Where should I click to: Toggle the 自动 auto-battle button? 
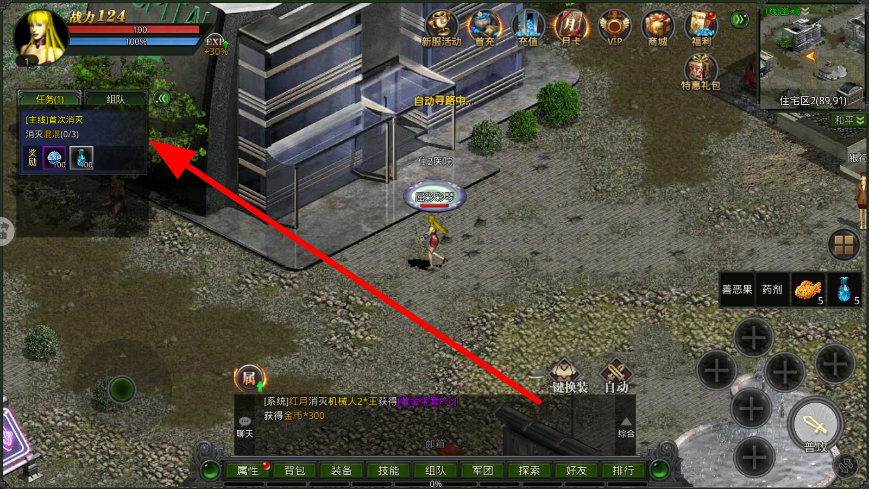click(616, 374)
